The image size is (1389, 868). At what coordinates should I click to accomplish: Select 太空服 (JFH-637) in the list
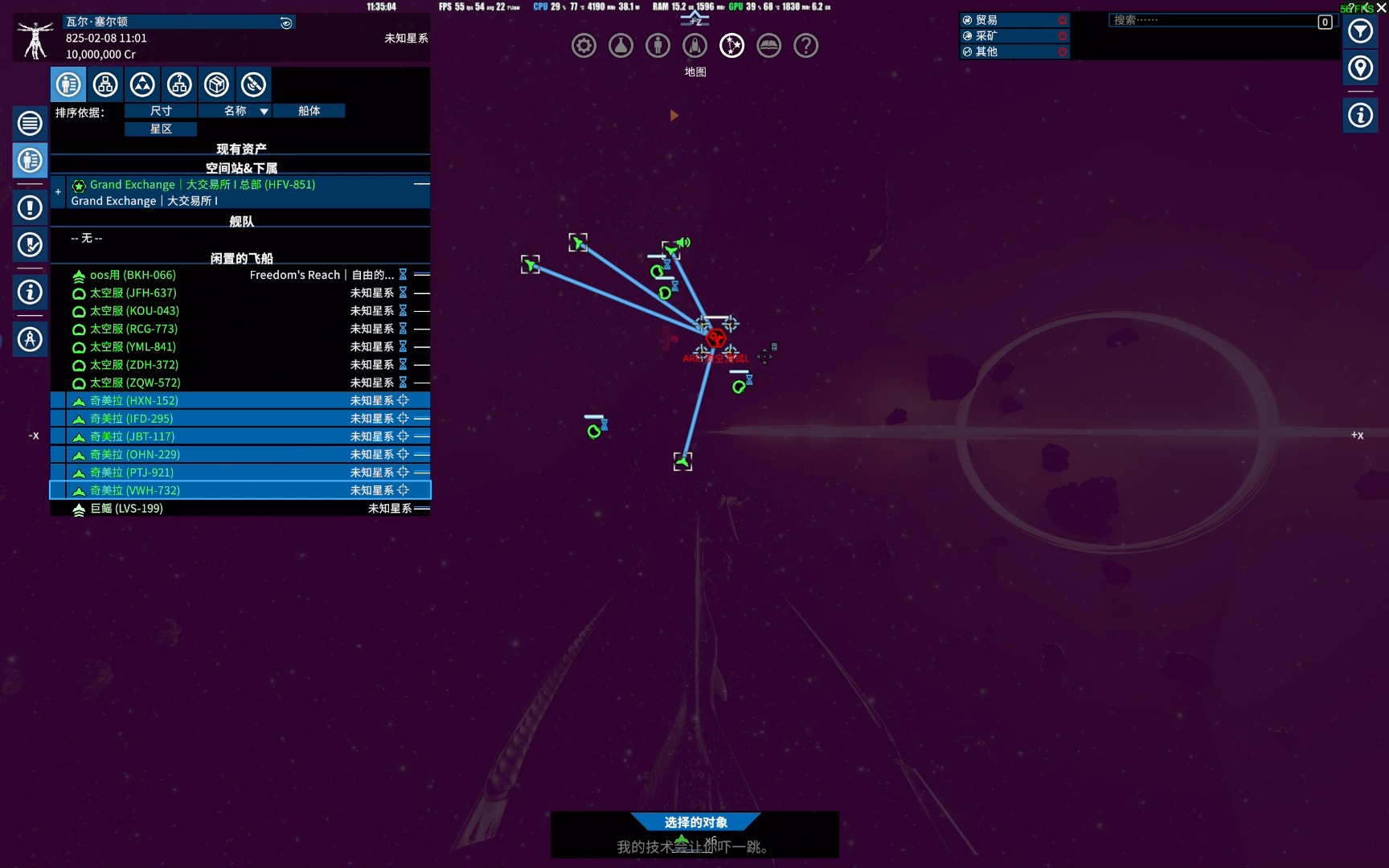pyautogui.click(x=133, y=293)
